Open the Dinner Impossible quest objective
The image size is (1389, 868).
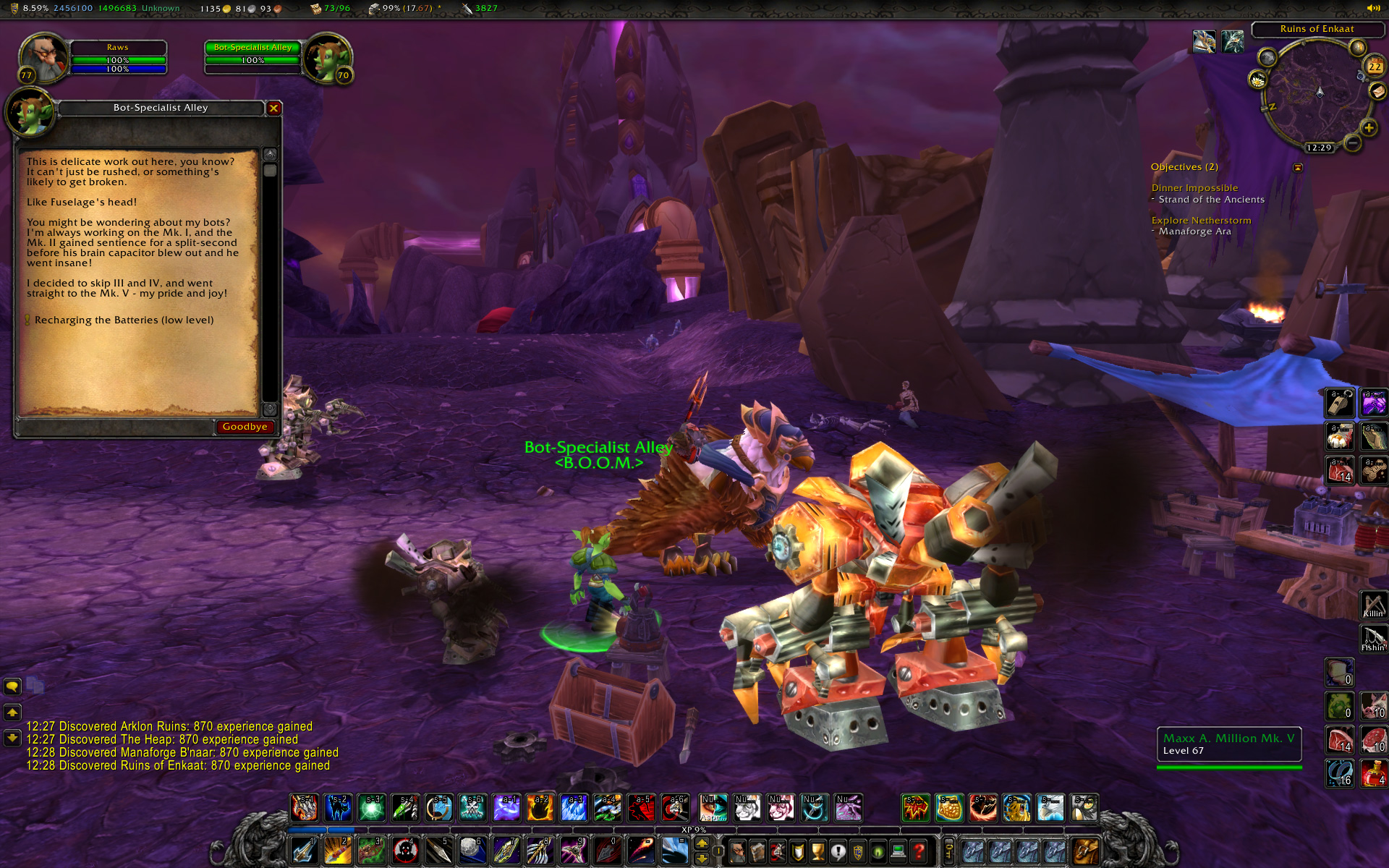pyautogui.click(x=1194, y=188)
